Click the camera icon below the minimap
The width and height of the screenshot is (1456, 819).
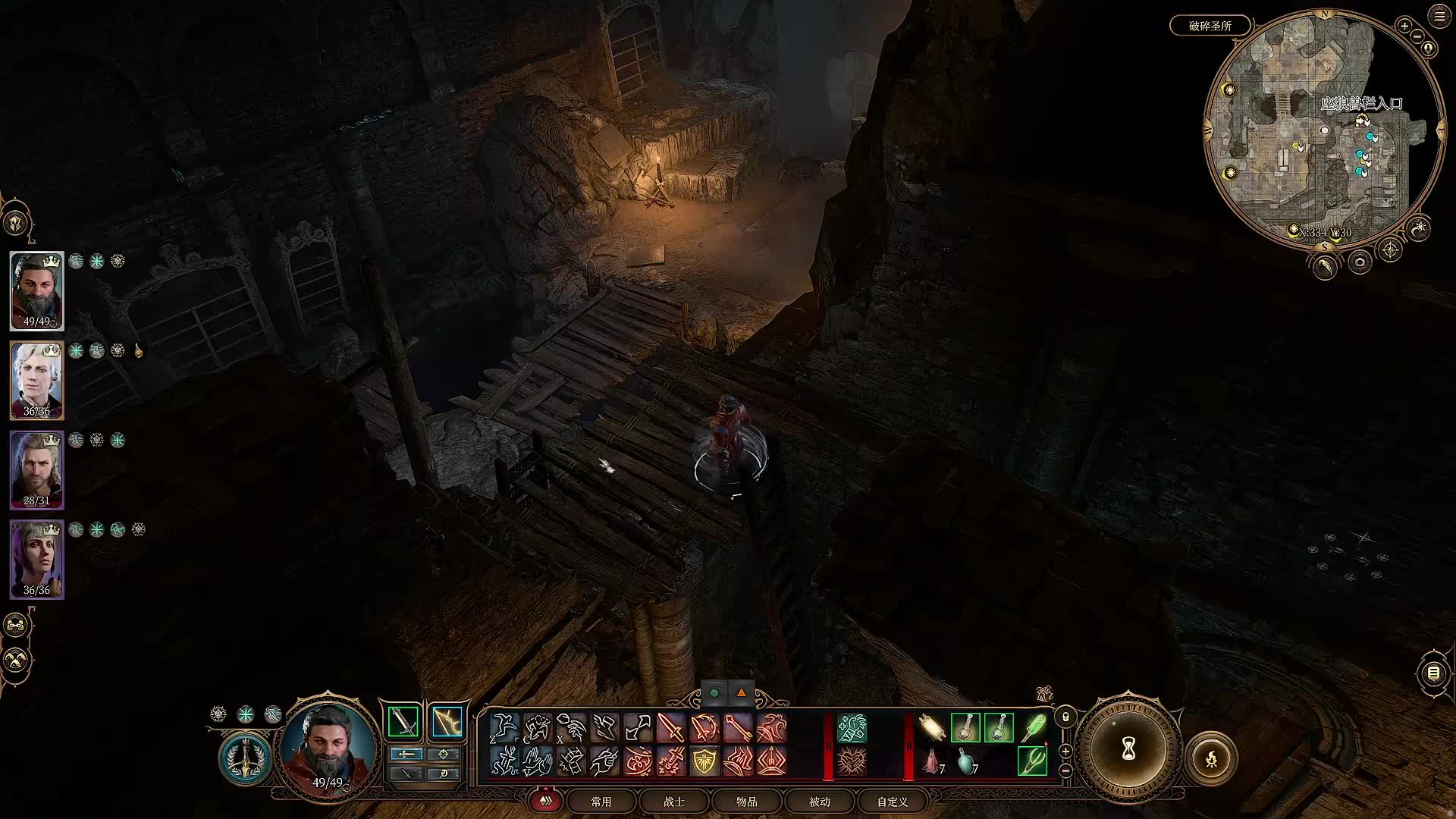(1359, 262)
